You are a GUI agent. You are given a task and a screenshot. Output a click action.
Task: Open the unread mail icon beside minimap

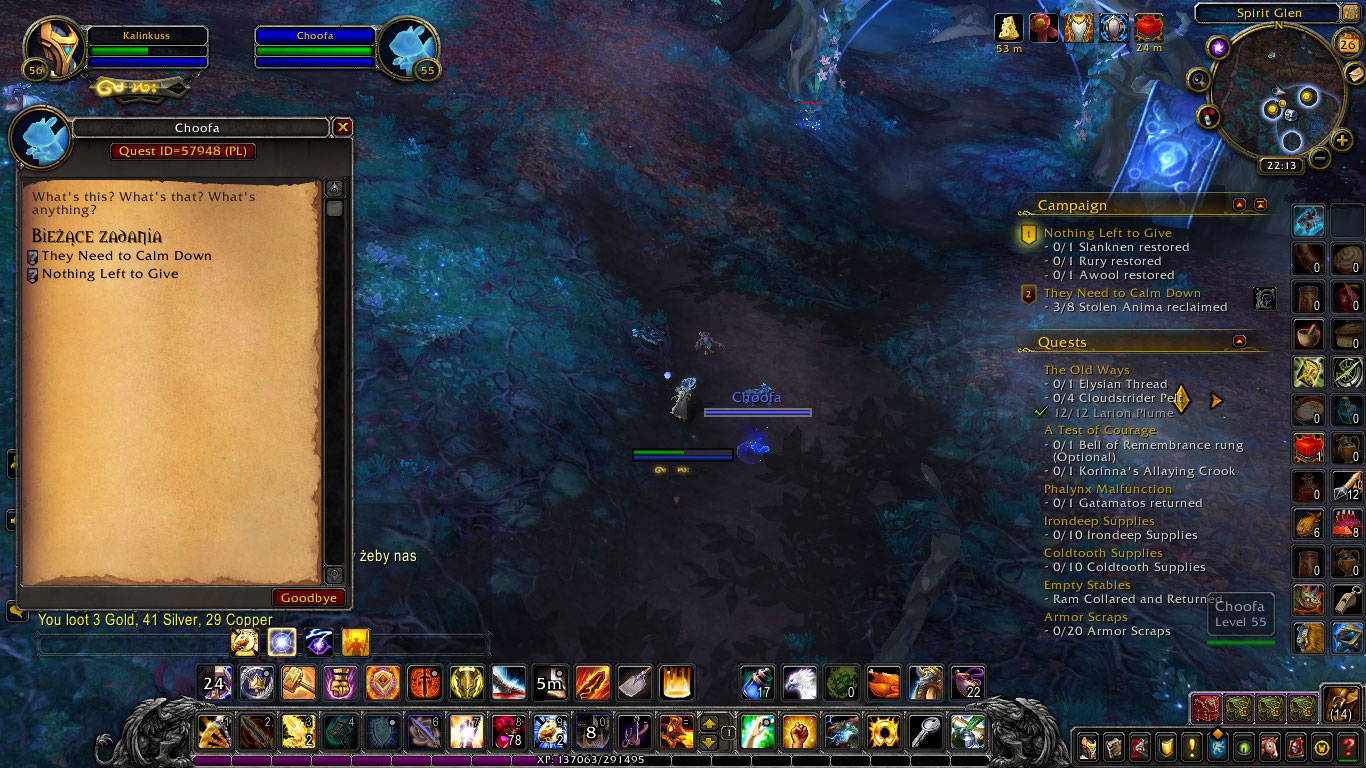coord(1354,74)
